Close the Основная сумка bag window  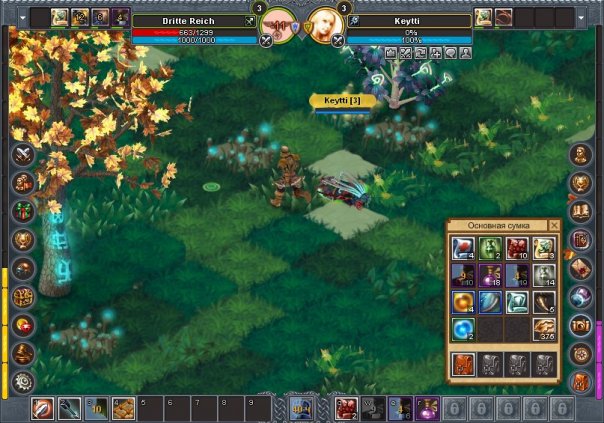click(x=555, y=226)
